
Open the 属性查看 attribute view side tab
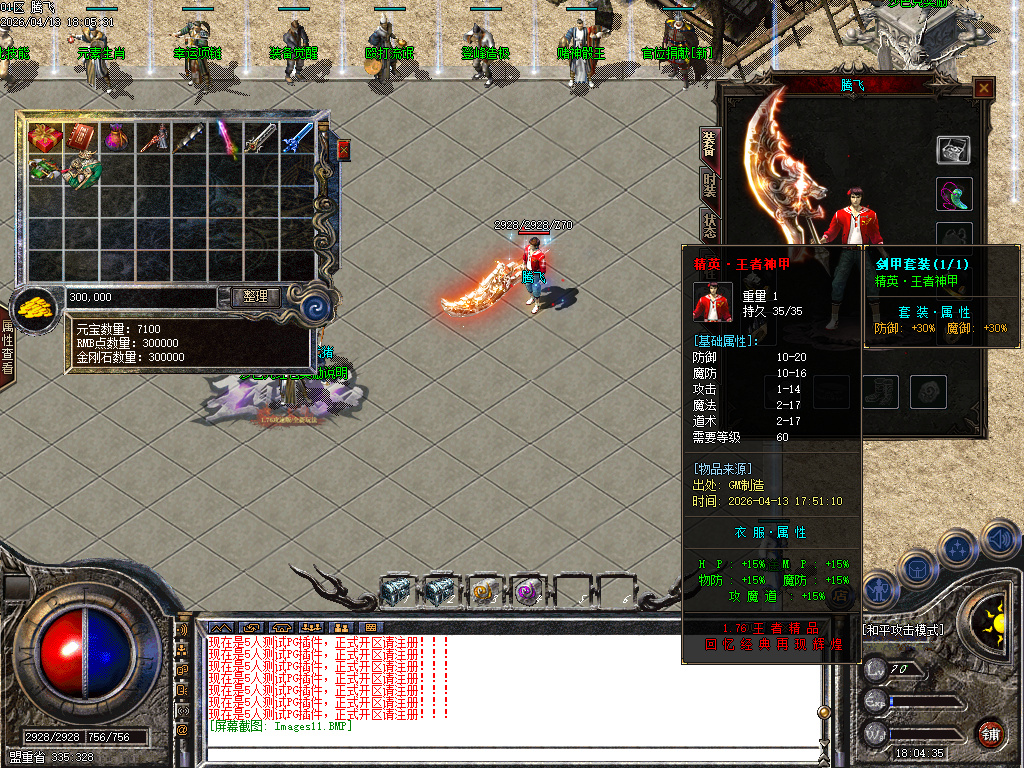coord(7,347)
